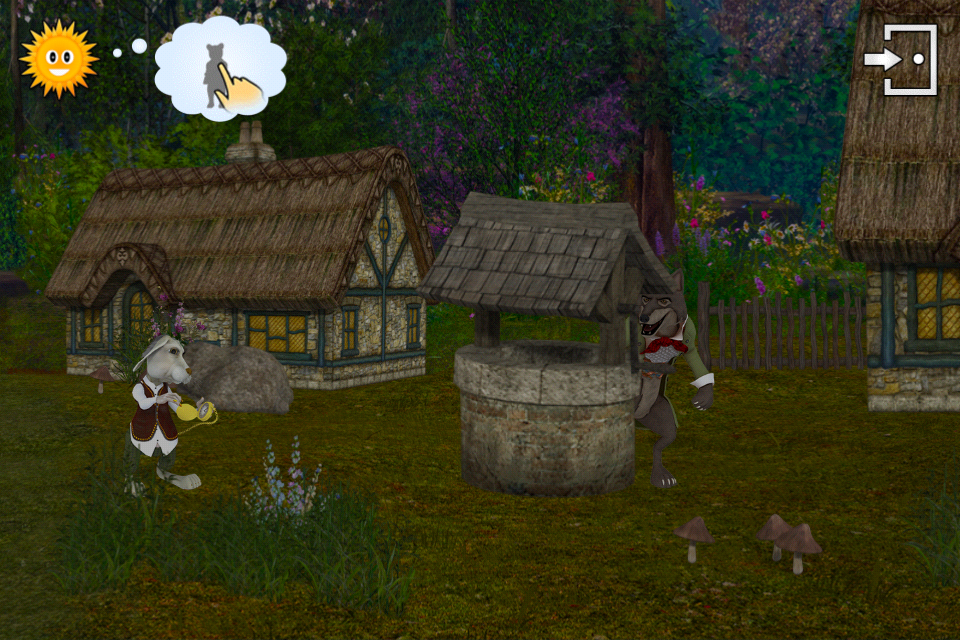Viewport: 960px width, 640px height.
Task: Open the tap-character hint cloud bubble
Action: click(x=221, y=69)
